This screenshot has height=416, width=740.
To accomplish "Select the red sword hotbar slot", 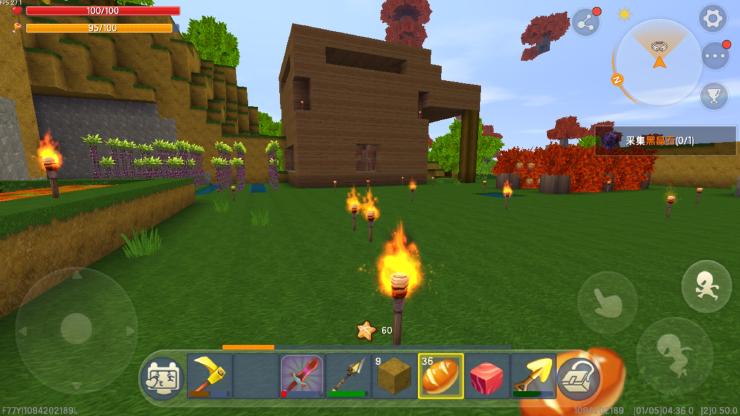I will 300,376.
